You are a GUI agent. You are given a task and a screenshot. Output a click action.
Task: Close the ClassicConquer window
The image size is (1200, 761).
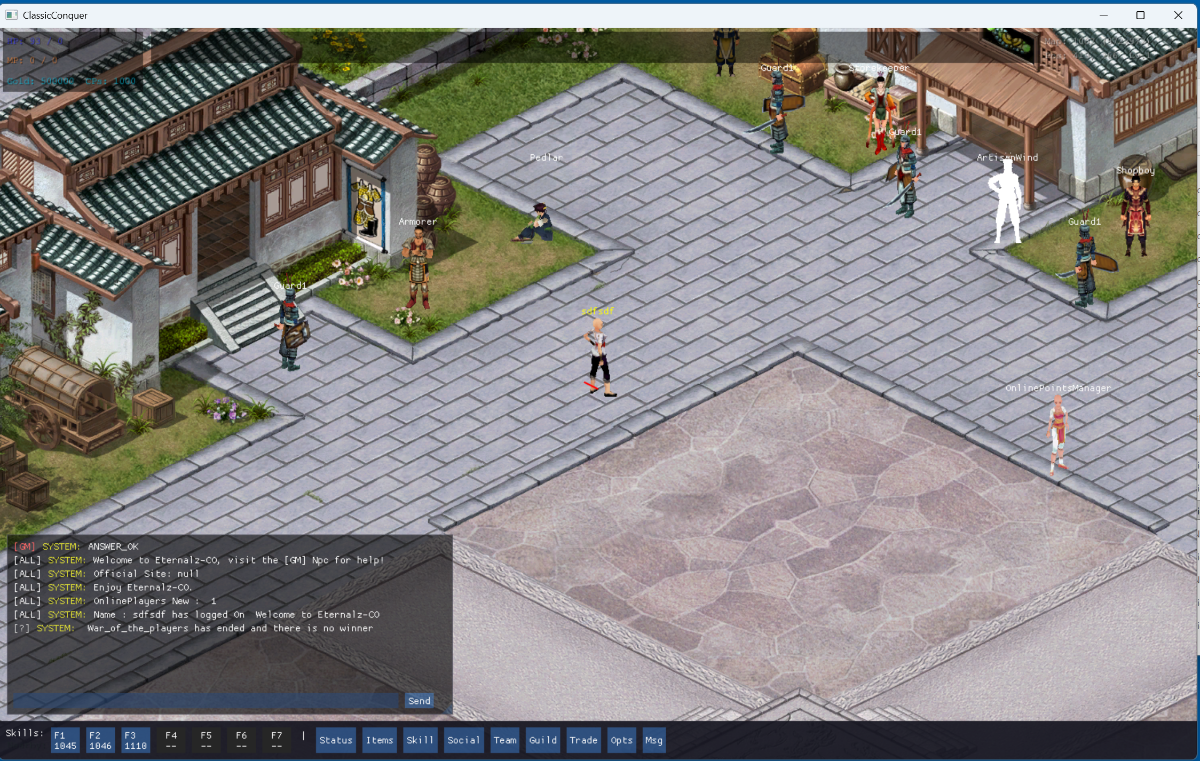(1176, 15)
